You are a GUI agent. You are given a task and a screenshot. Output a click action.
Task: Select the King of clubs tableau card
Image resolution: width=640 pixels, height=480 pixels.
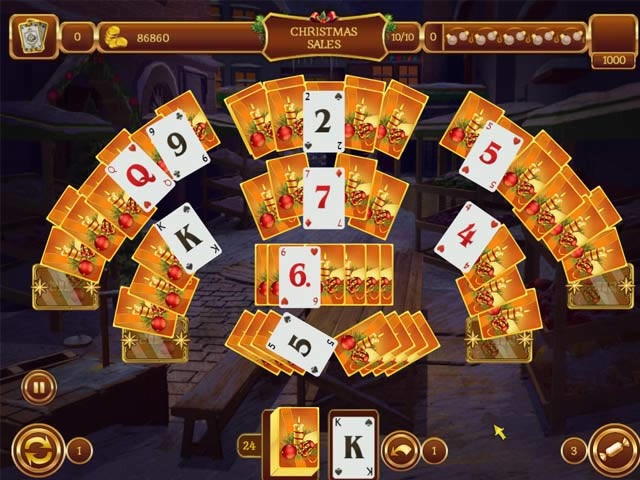coord(188,238)
